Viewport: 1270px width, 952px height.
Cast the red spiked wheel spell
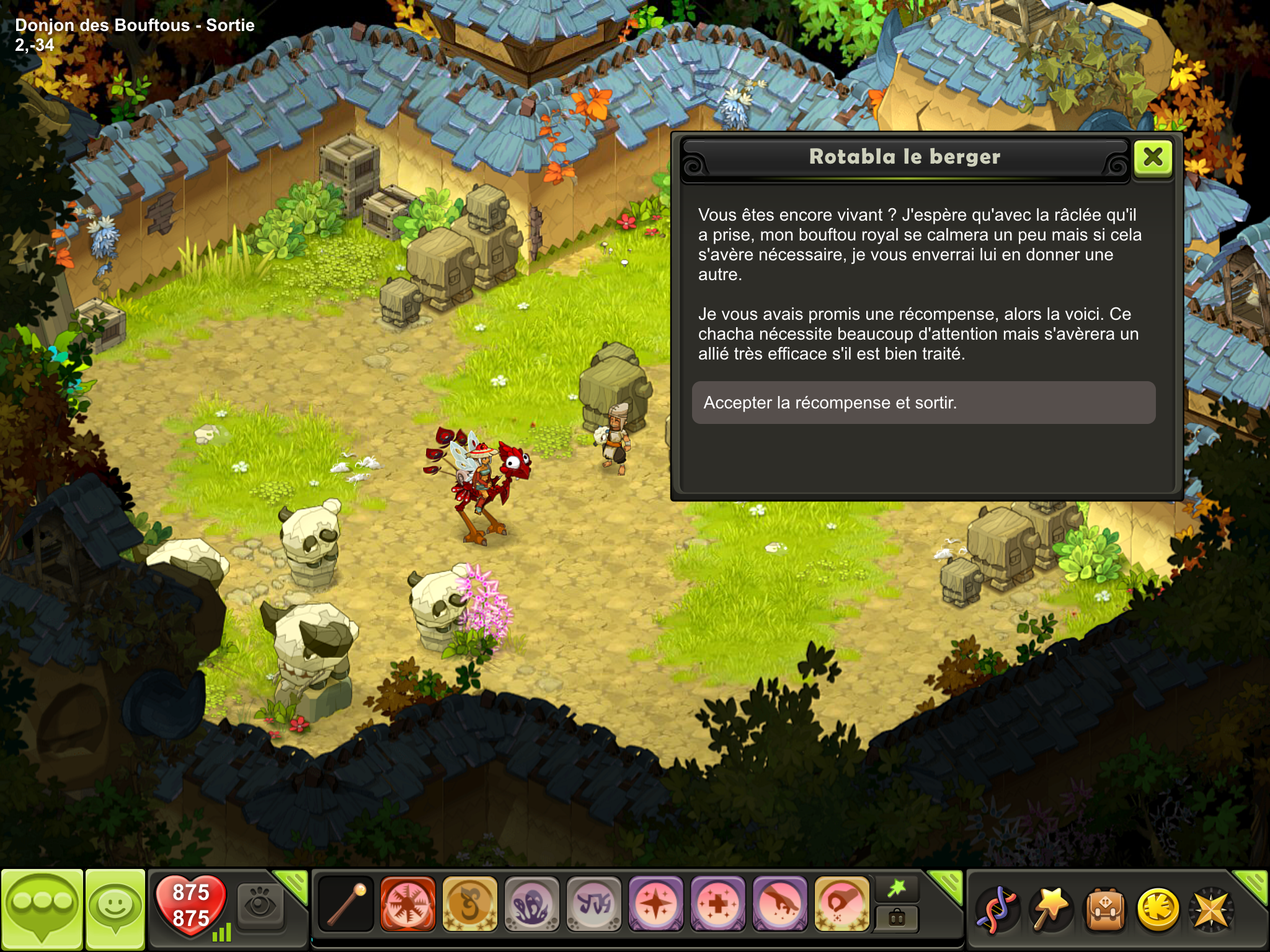pos(407,905)
